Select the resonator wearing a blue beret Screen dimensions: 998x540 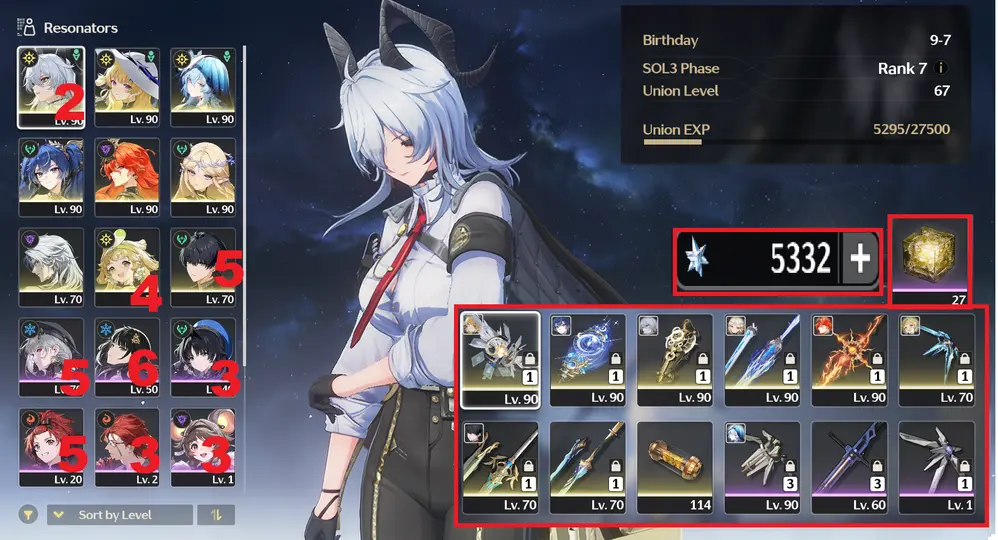pyautogui.click(x=203, y=356)
